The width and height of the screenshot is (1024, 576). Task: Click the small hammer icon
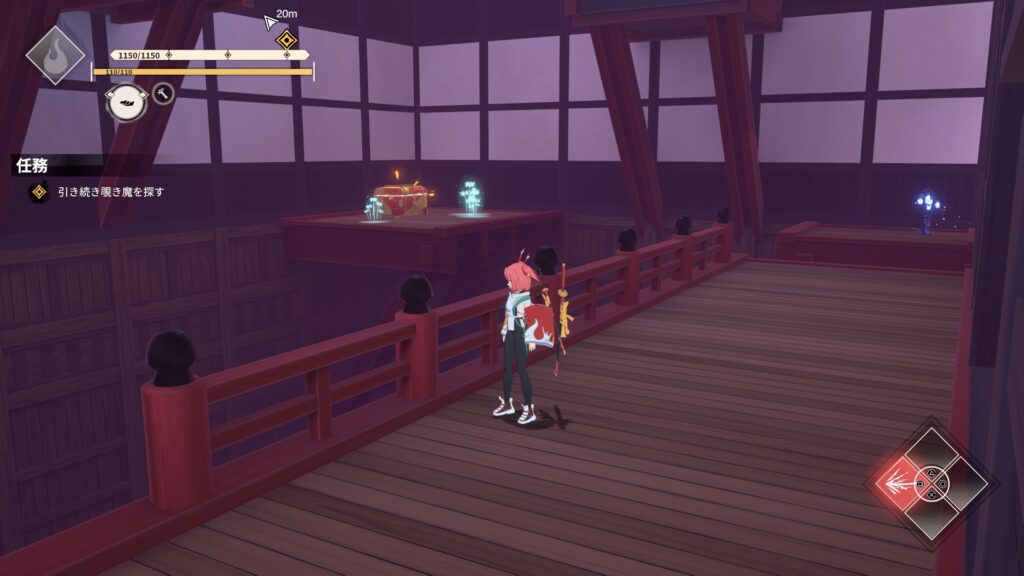click(x=163, y=94)
